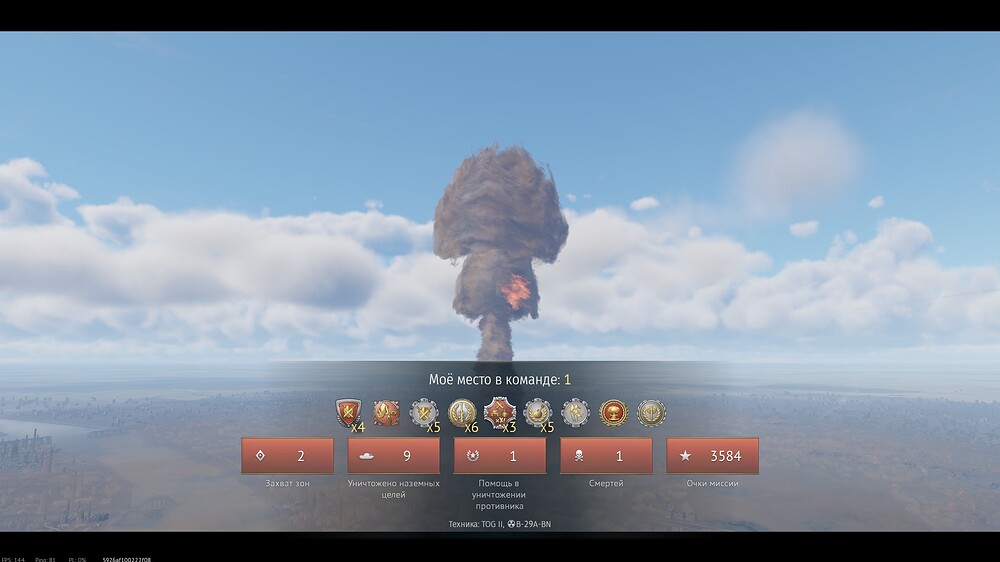Open the red cross-shaped award
1000x562 pixels.
[x=499, y=412]
